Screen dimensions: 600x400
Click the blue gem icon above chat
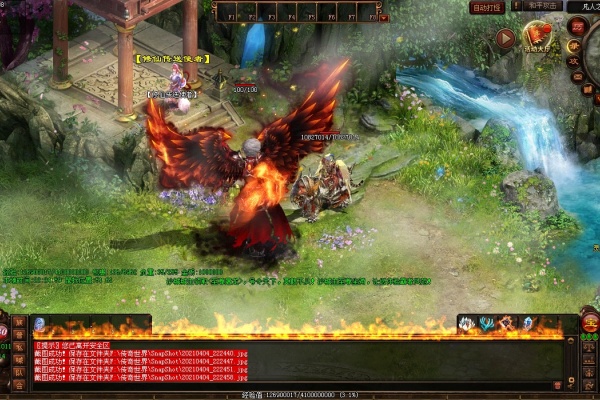pos(39,324)
